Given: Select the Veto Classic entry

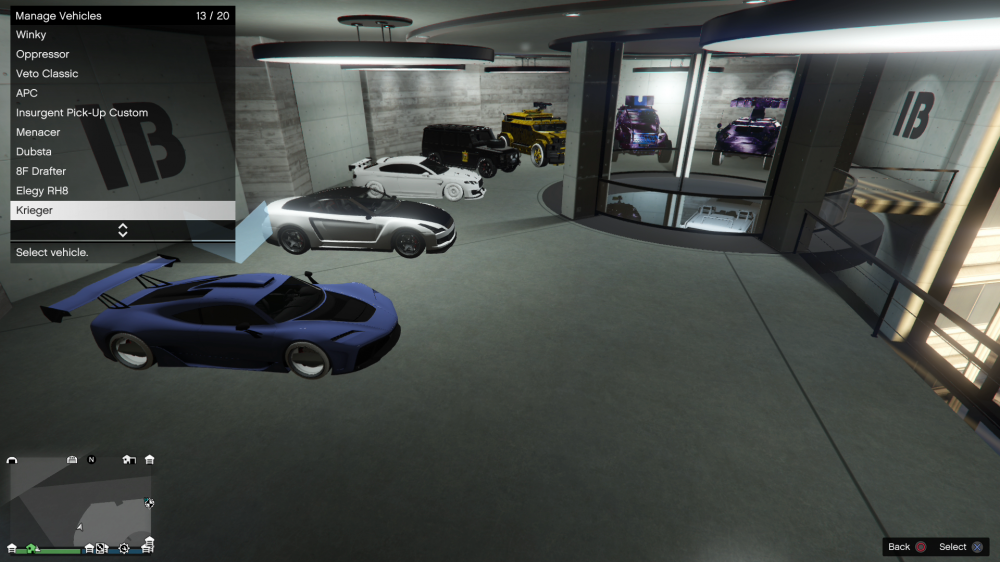Looking at the screenshot, I should [x=122, y=74].
